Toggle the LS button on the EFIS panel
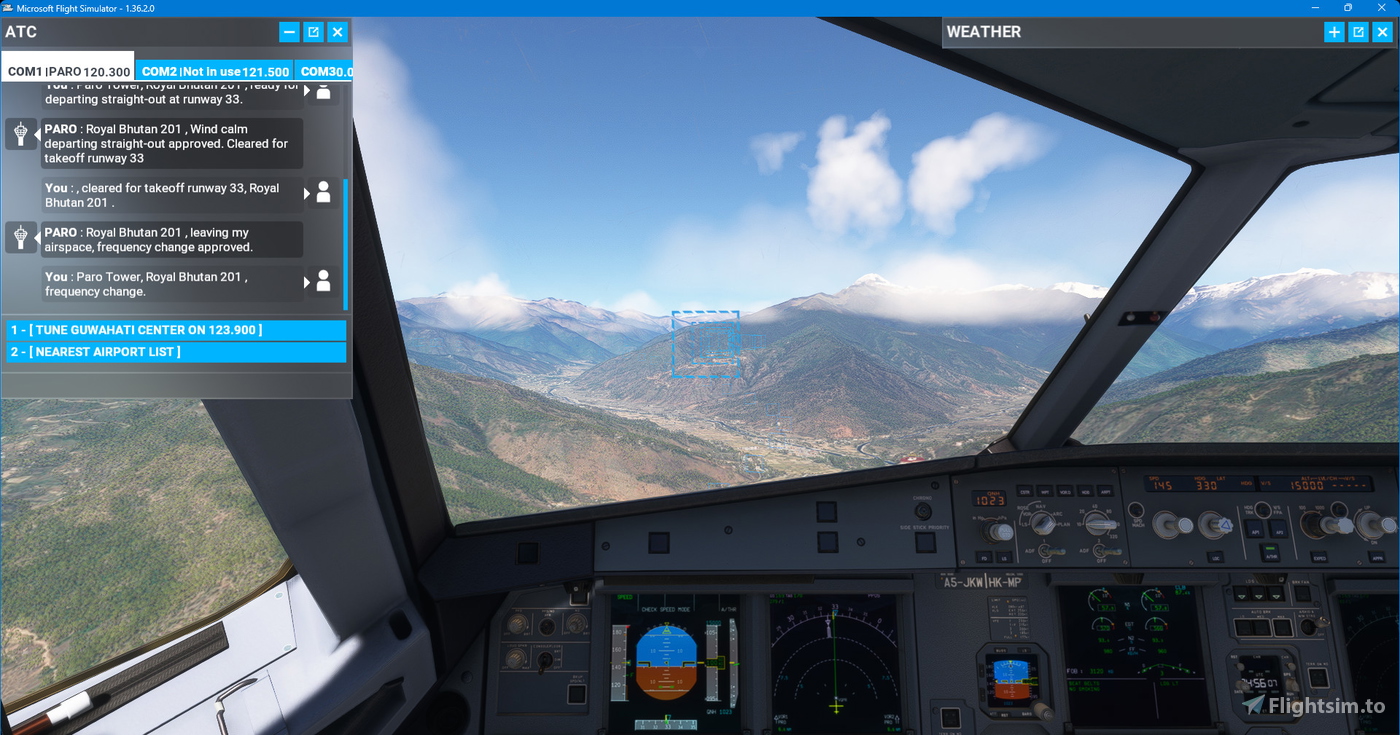1400x735 pixels. coord(1002,558)
